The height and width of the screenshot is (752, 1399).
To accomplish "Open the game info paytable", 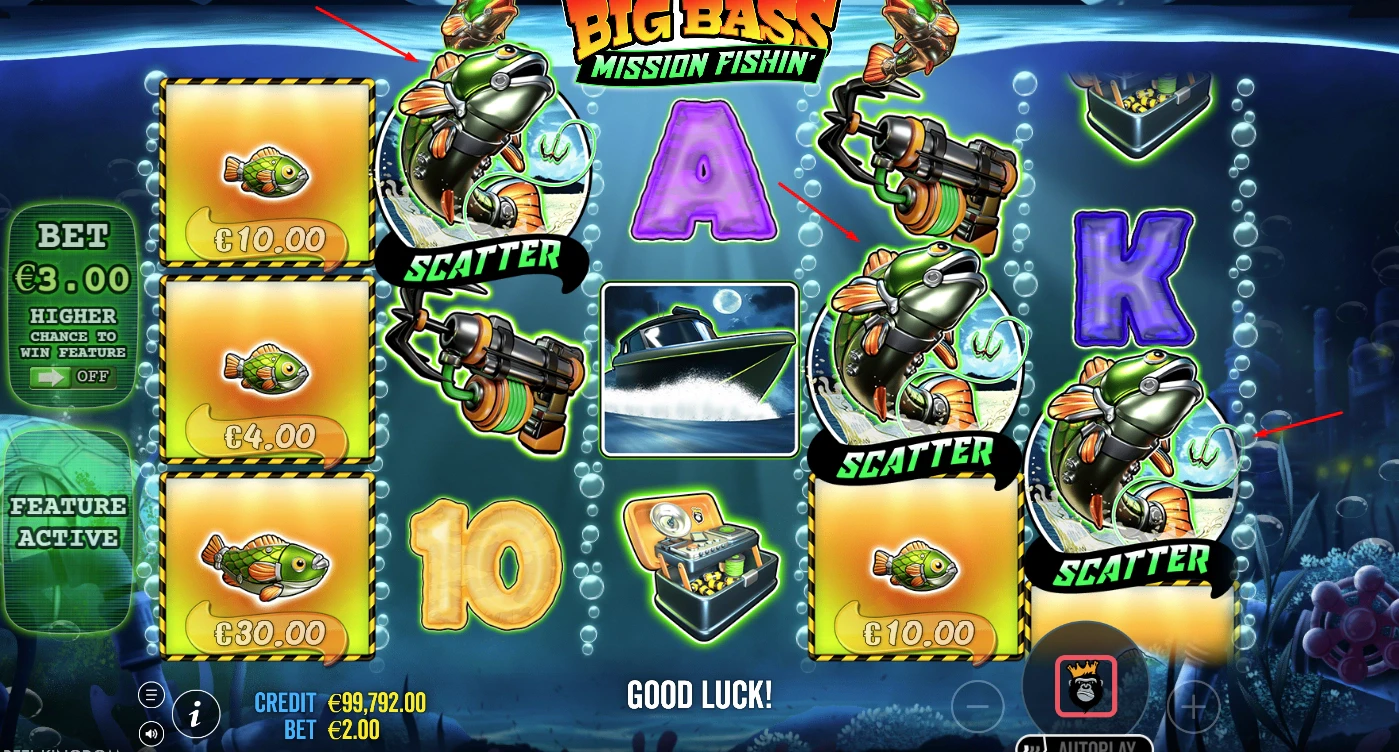I will click(x=196, y=713).
